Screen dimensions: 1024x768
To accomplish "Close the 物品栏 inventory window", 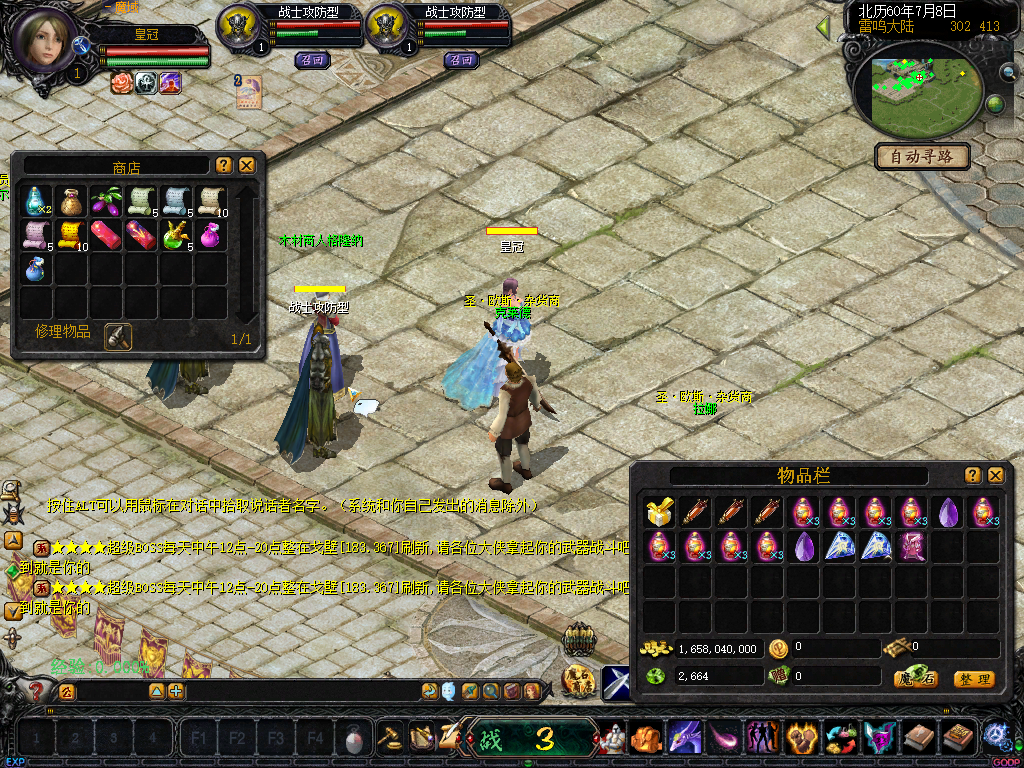I will [x=995, y=475].
